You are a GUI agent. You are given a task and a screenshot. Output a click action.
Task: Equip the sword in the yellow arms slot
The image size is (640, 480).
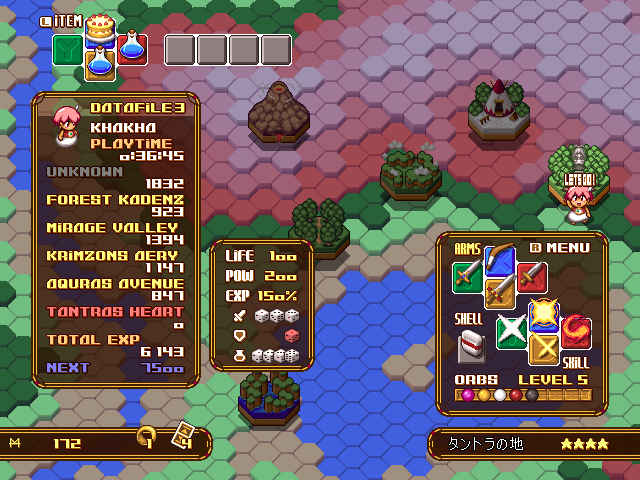coord(499,291)
